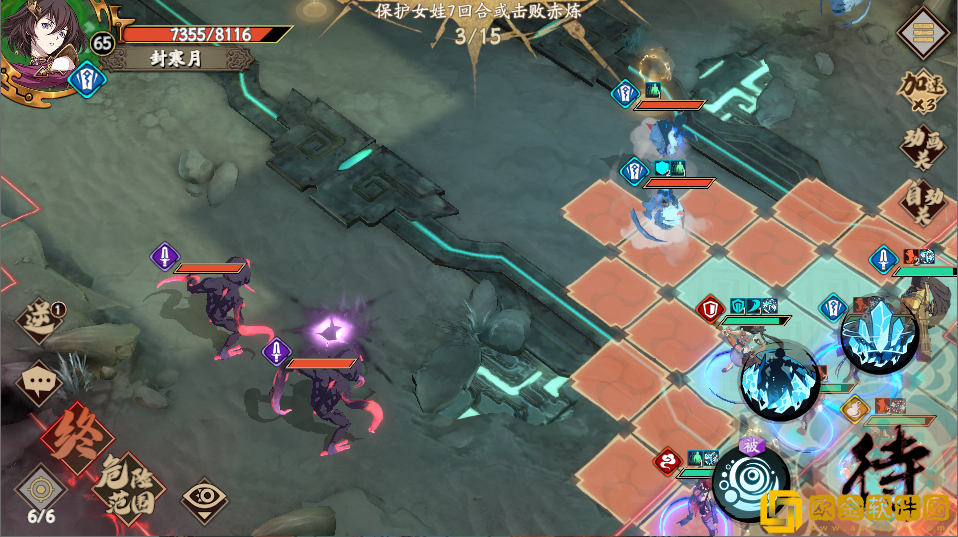The image size is (958, 537).
Task: Open the top-right hamburger menu
Action: [x=924, y=34]
